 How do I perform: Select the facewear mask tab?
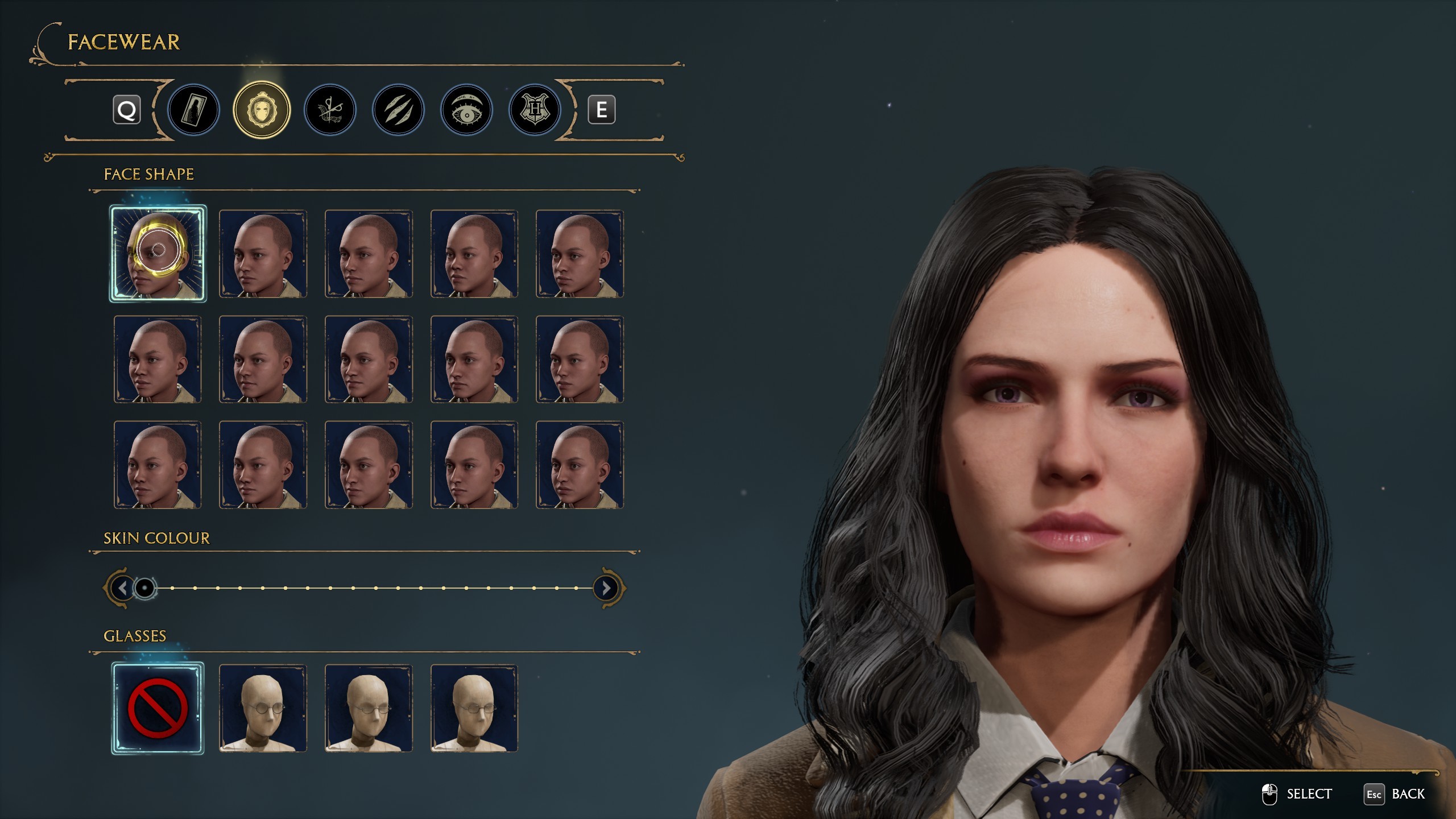pyautogui.click(x=262, y=110)
